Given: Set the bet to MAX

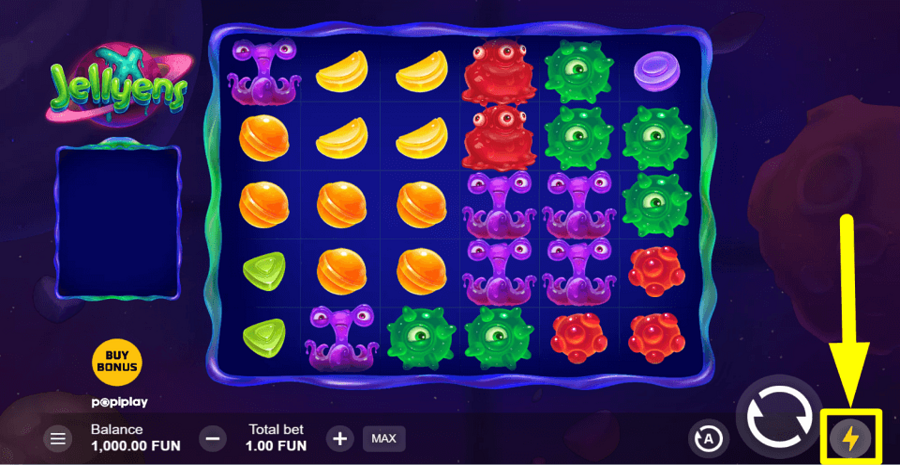Looking at the screenshot, I should point(383,438).
